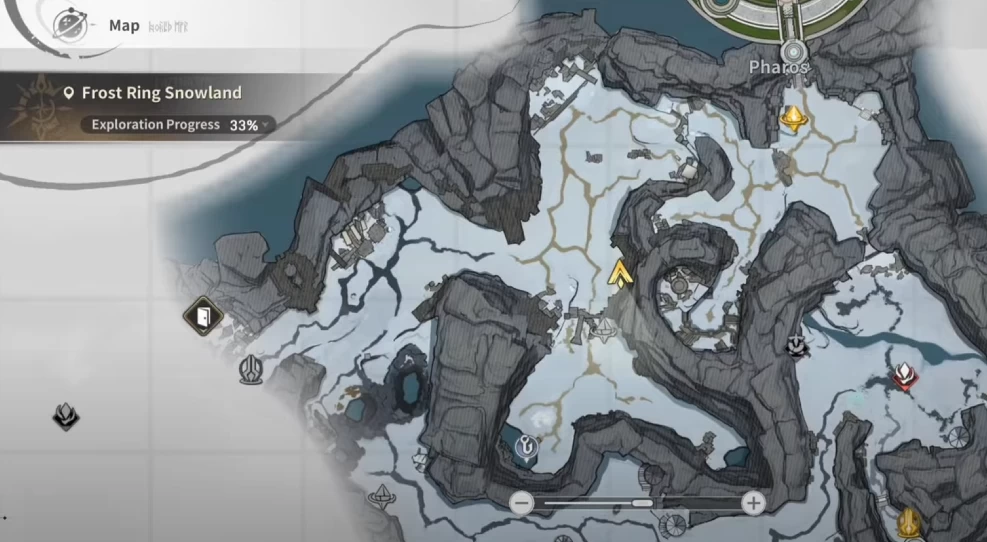Select the door icon map marker
The image size is (987, 542).
(203, 317)
